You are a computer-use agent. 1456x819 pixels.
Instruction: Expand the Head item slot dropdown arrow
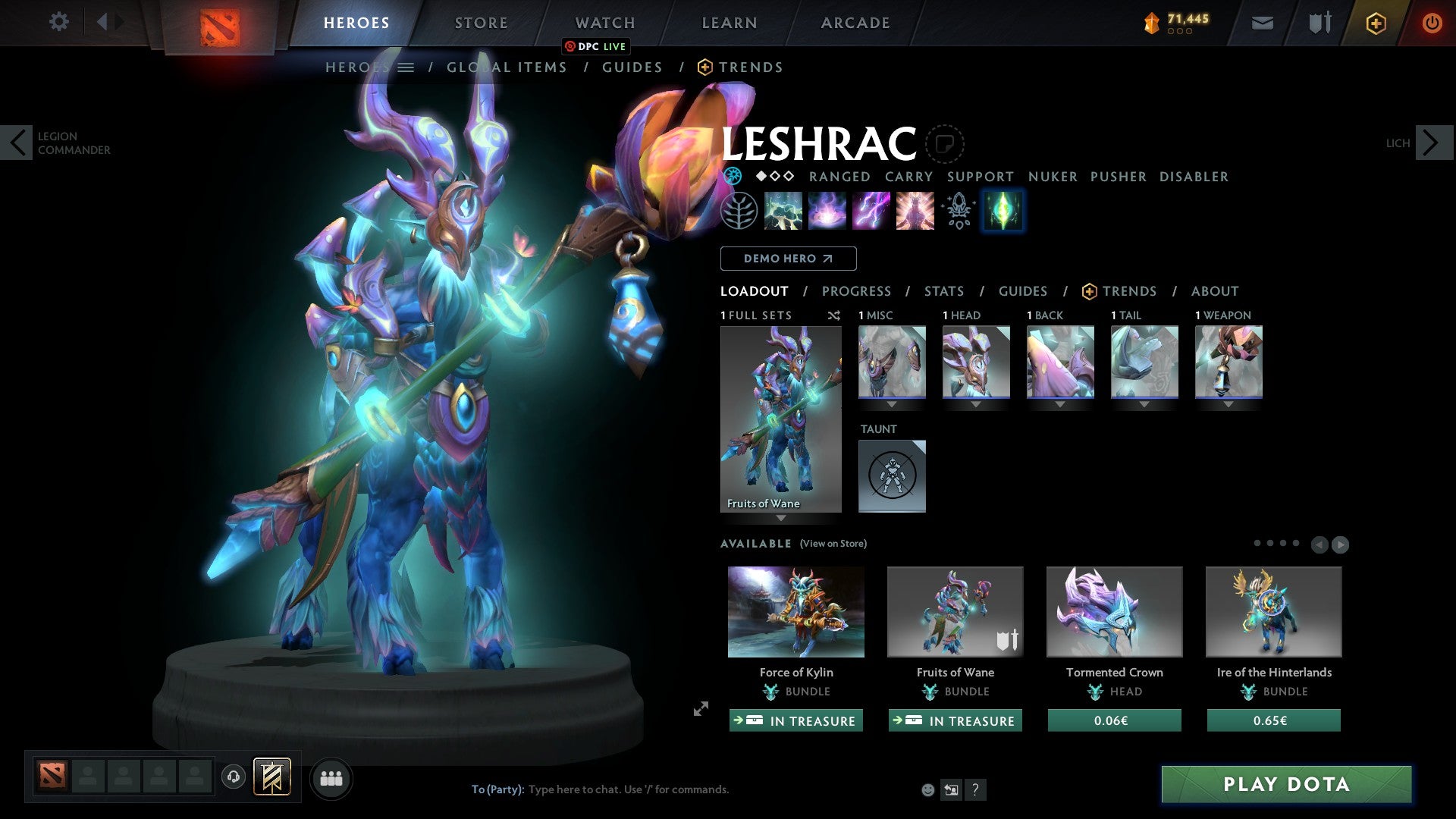click(976, 404)
